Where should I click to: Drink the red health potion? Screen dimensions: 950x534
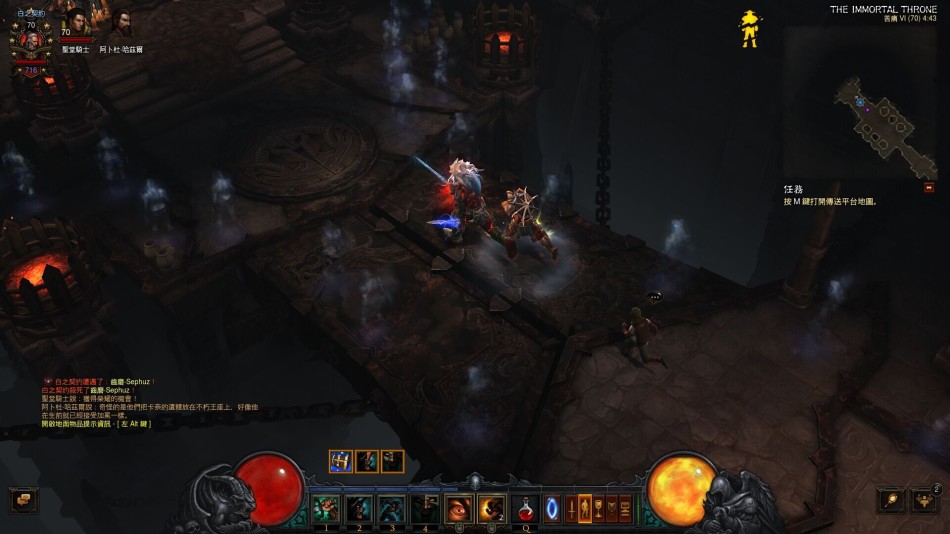click(x=526, y=509)
